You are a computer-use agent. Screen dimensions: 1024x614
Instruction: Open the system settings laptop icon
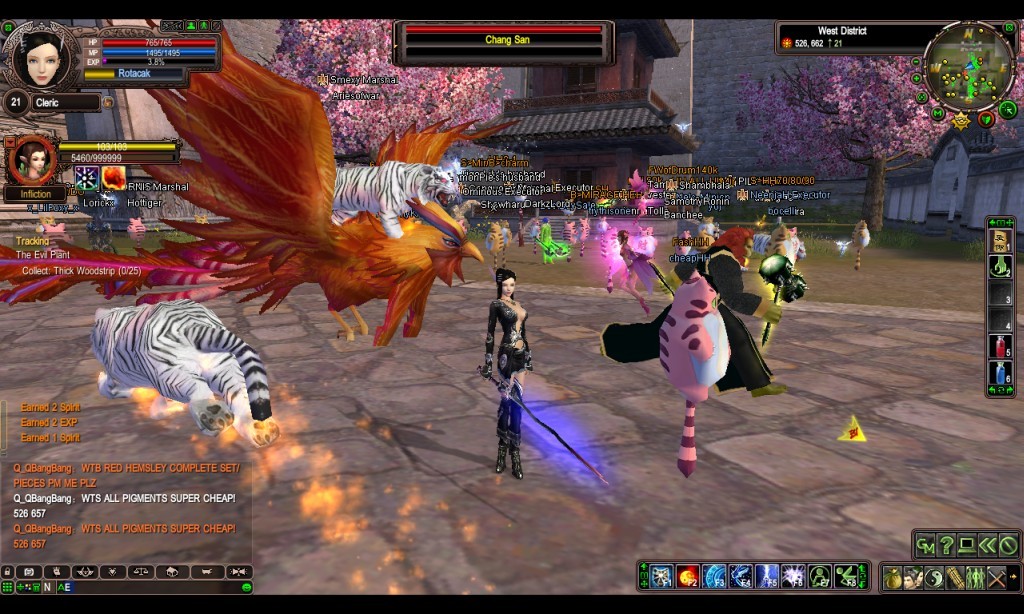coord(967,545)
